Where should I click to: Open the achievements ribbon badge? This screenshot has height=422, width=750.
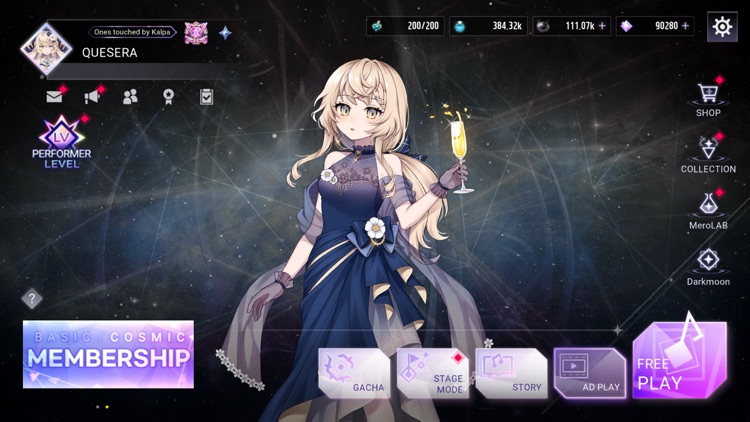coord(168,97)
